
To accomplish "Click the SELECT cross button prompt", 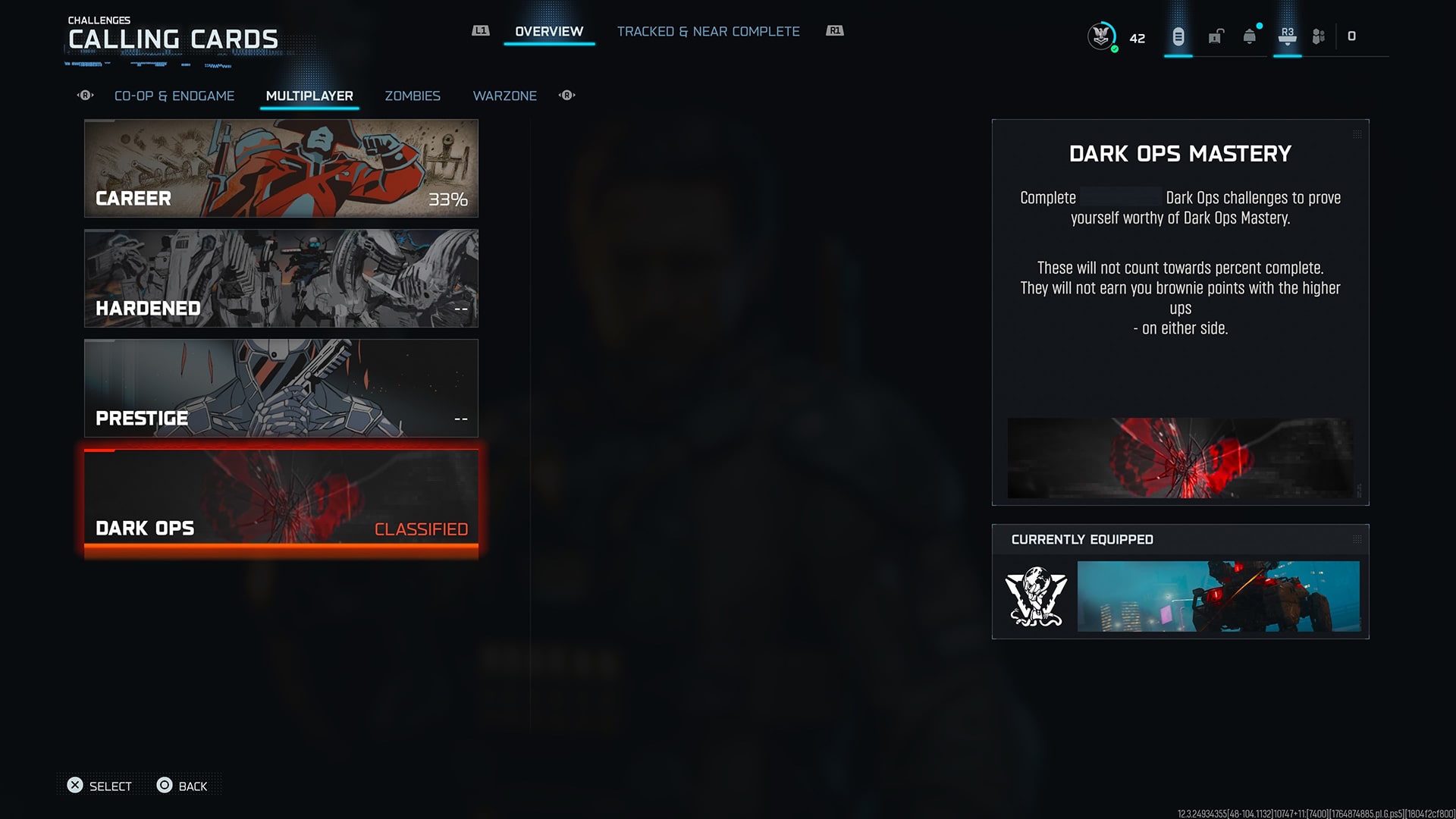I will coord(99,786).
